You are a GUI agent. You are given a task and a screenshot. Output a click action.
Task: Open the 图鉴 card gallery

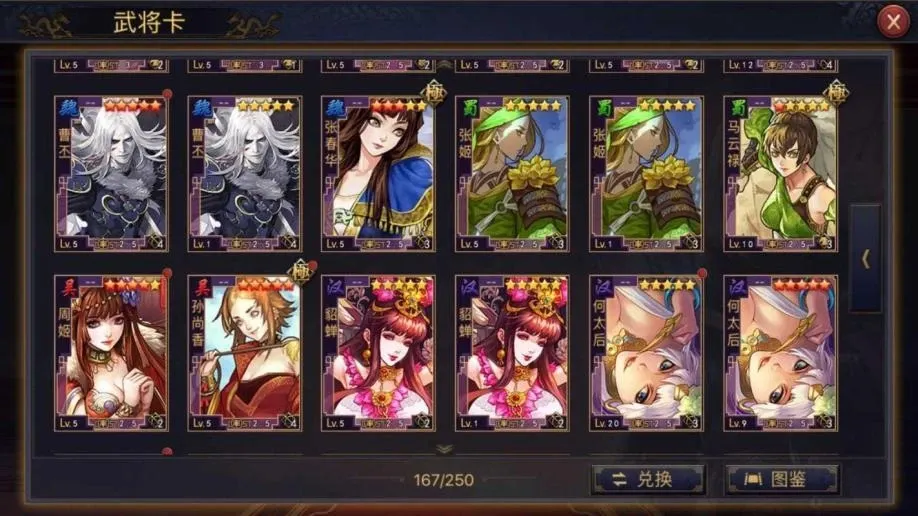coord(782,479)
